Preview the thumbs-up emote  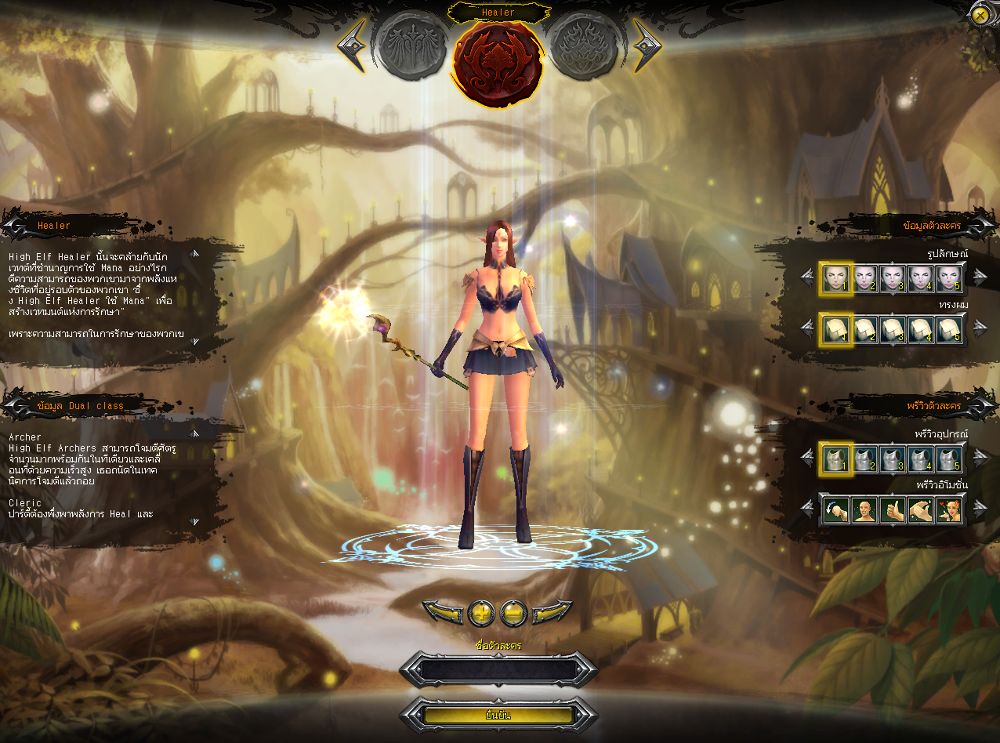[x=892, y=510]
